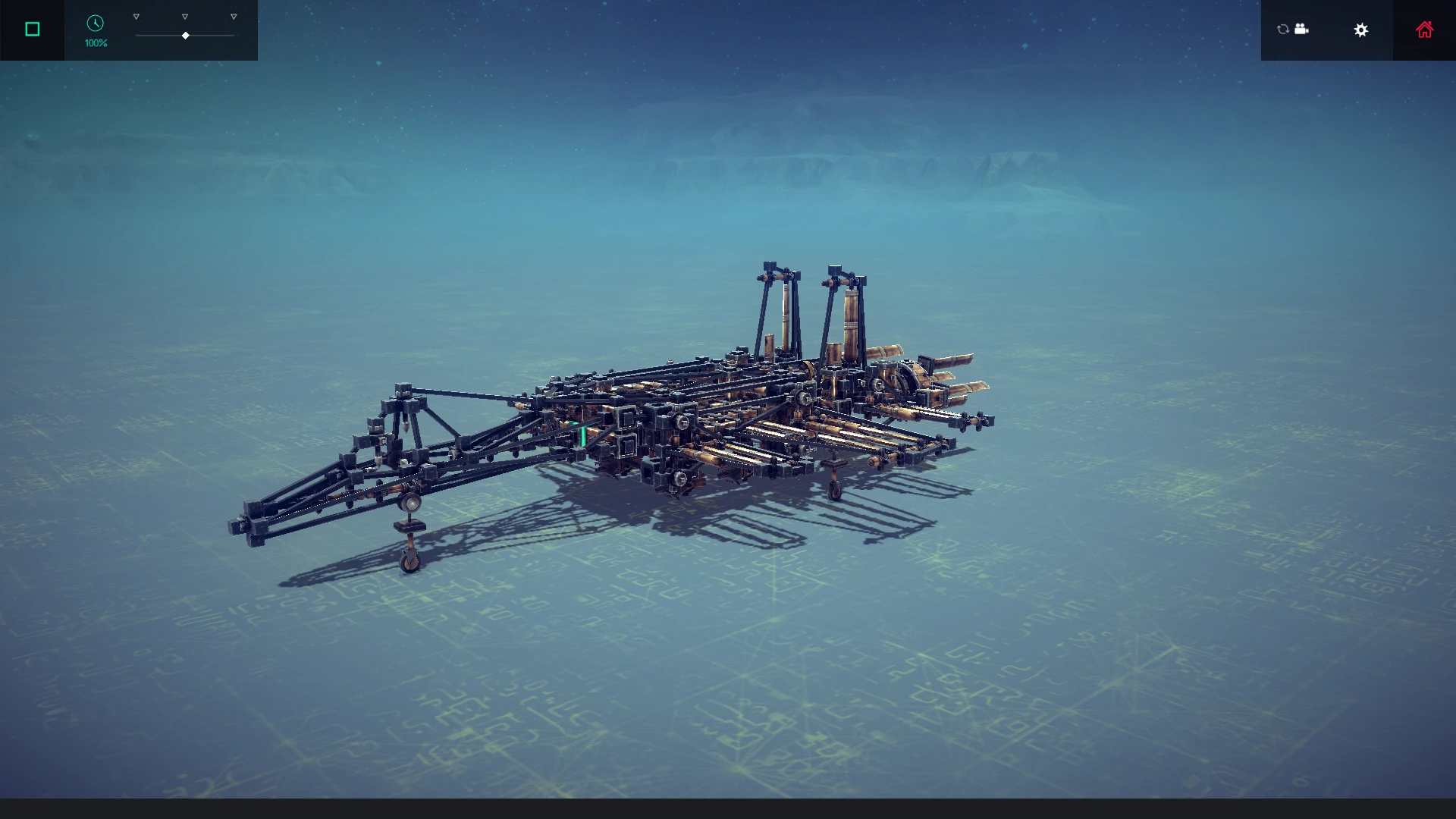Click the diamond handle of the time scale slider

tap(185, 35)
